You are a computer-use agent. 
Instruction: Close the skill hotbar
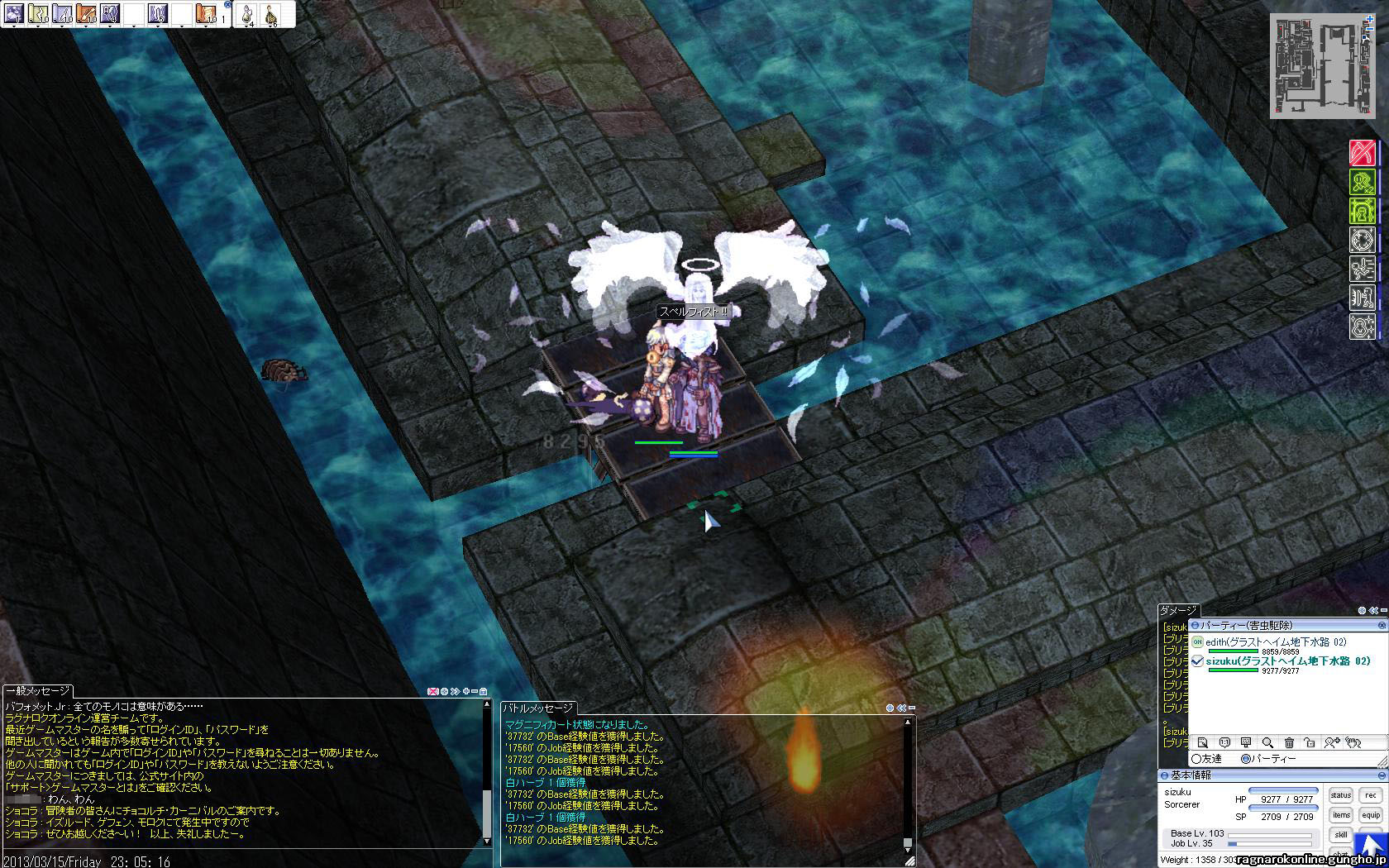[x=228, y=5]
